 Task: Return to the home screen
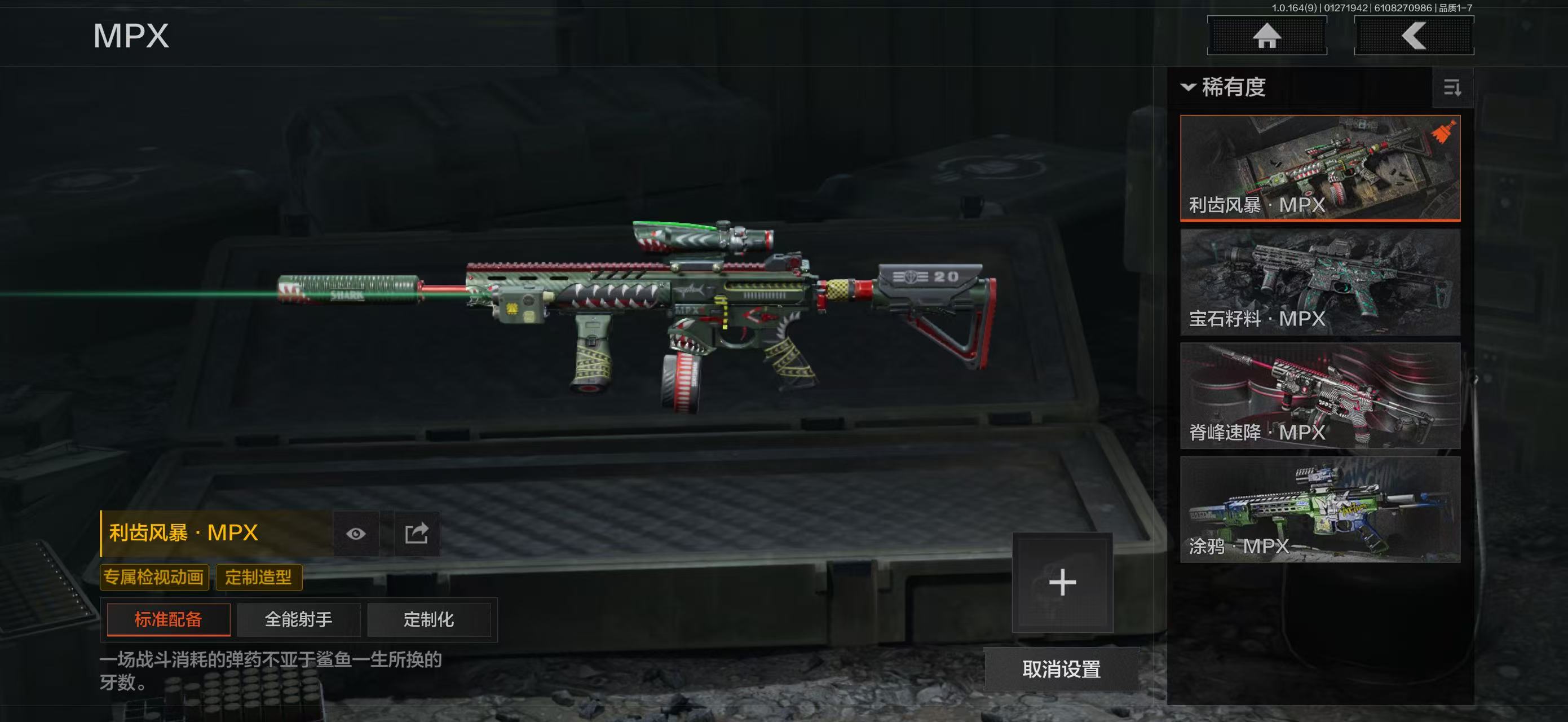pos(1267,36)
